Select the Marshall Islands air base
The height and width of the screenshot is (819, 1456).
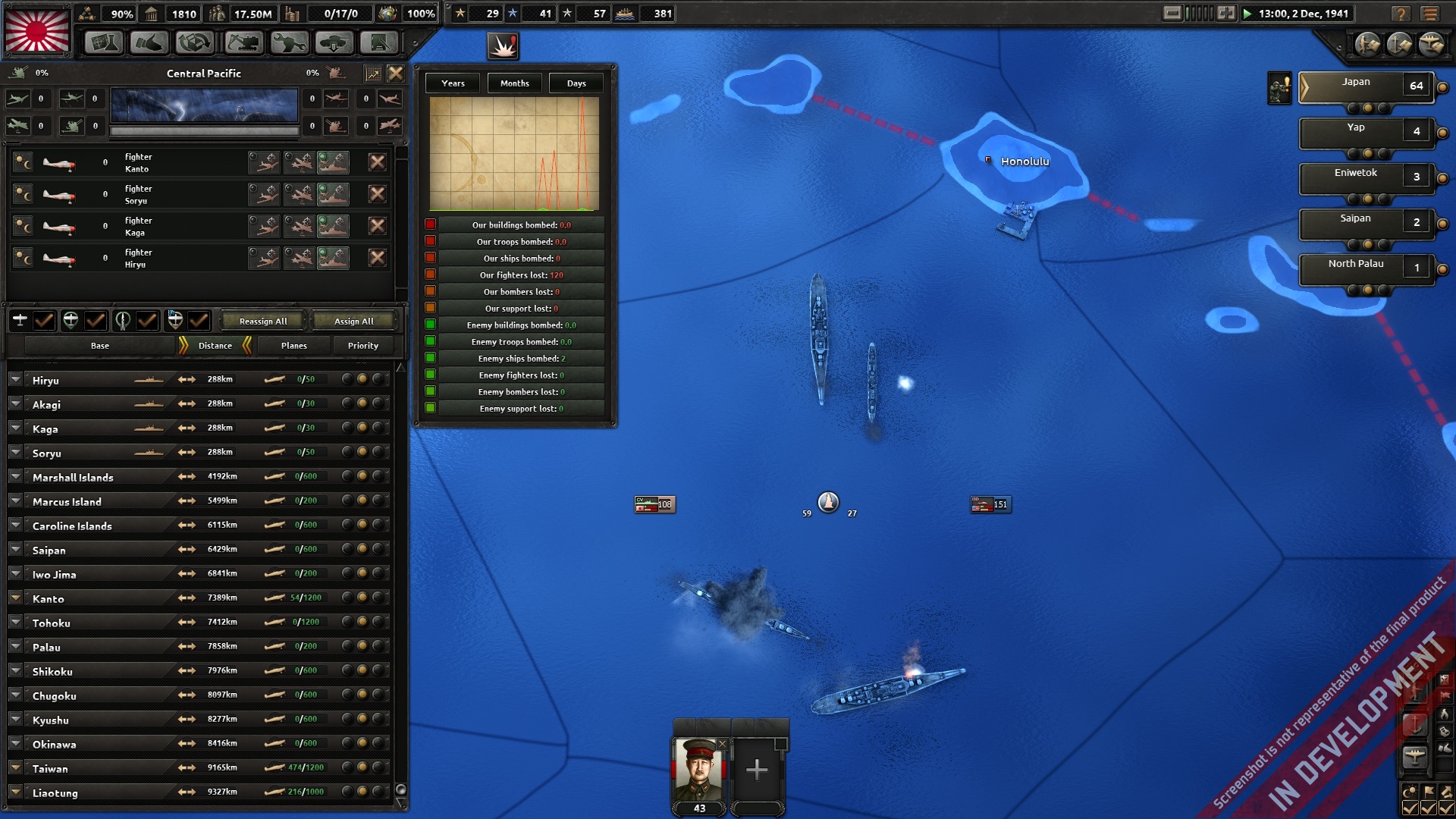point(73,478)
